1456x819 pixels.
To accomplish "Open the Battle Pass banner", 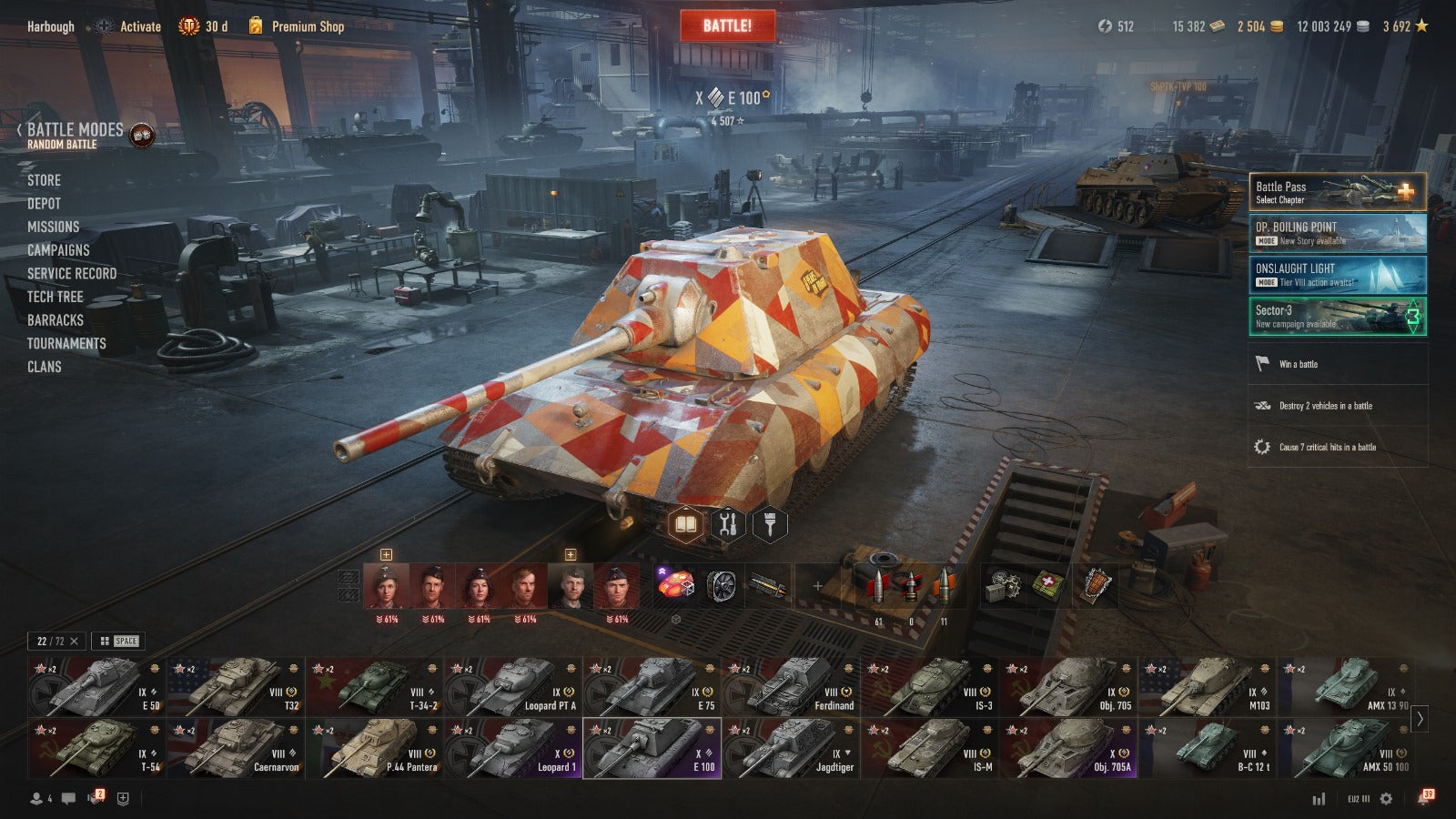I will [x=1337, y=192].
